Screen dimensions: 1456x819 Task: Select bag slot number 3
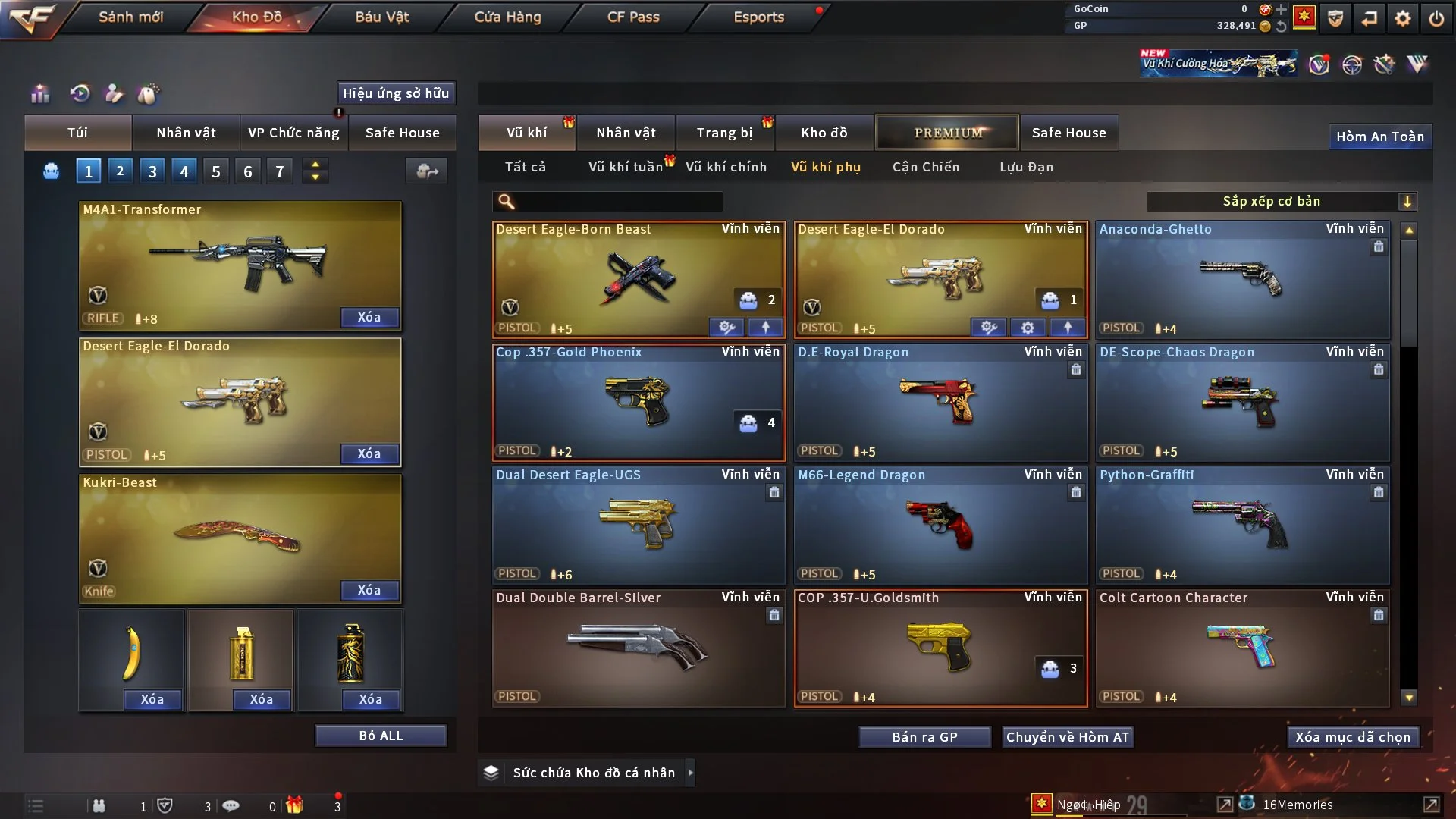(x=152, y=171)
